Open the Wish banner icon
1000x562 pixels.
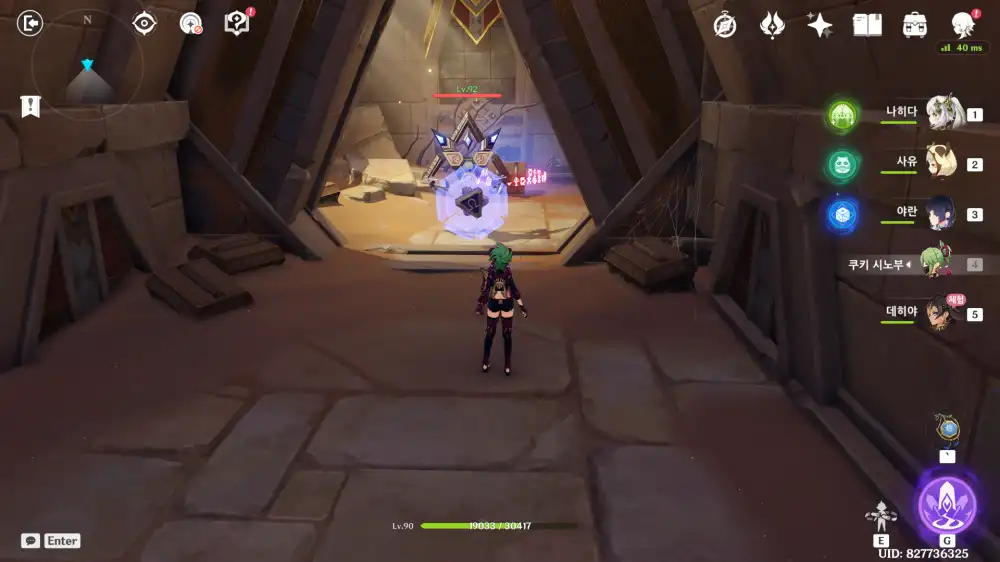click(772, 25)
